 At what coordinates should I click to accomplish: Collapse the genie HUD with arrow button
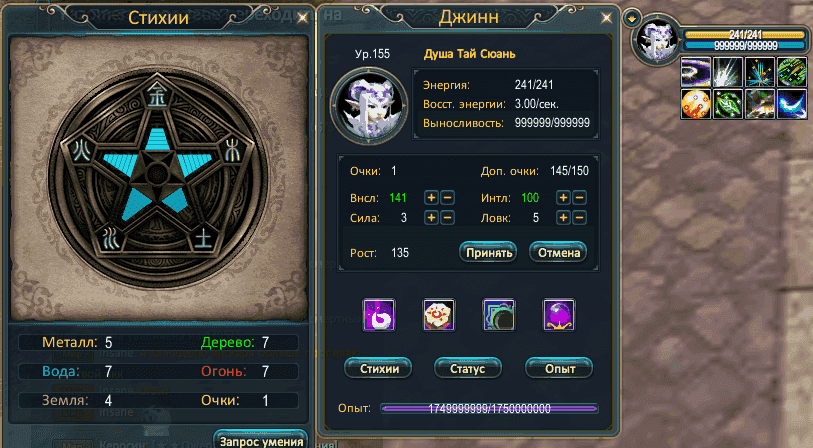pos(630,18)
